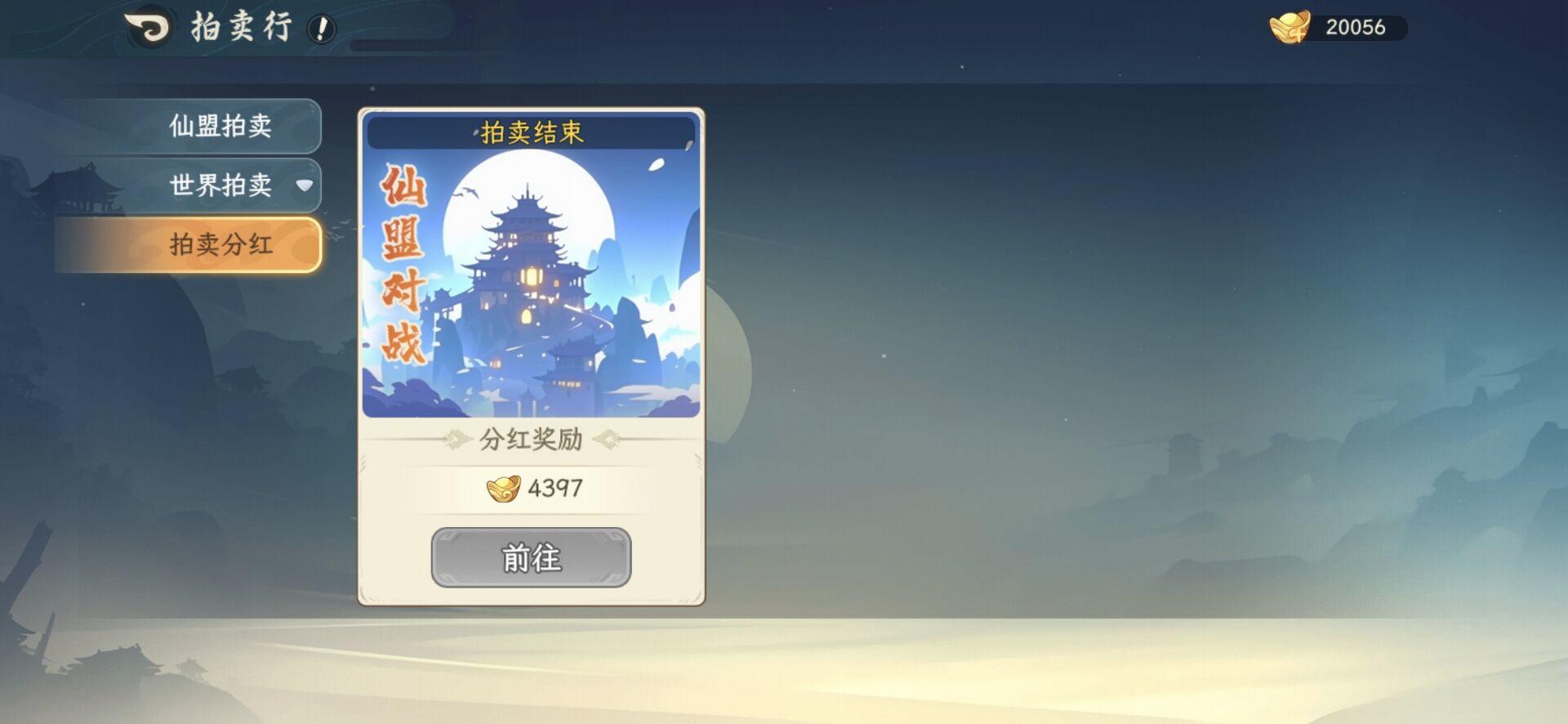Click the decorative swirl logo in the header

(x=145, y=27)
